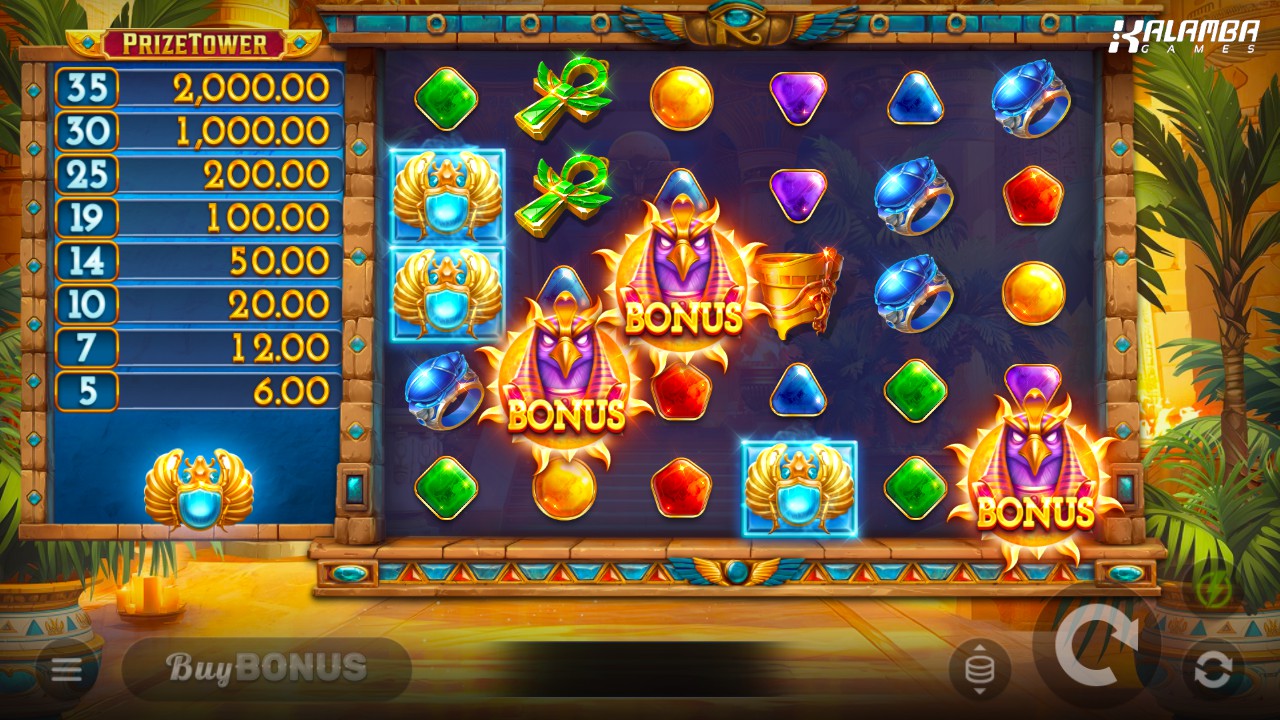Open the hamburger menu
Viewport: 1280px width, 720px height.
click(67, 669)
